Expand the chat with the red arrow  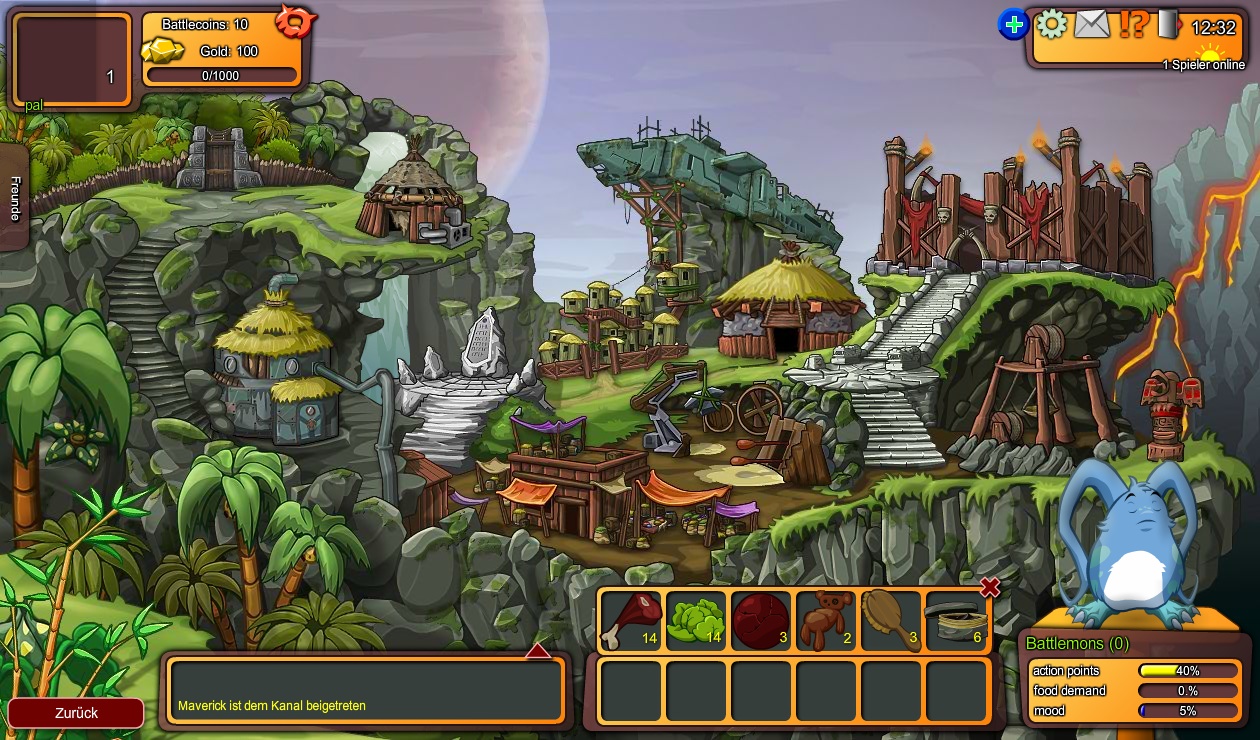[538, 651]
